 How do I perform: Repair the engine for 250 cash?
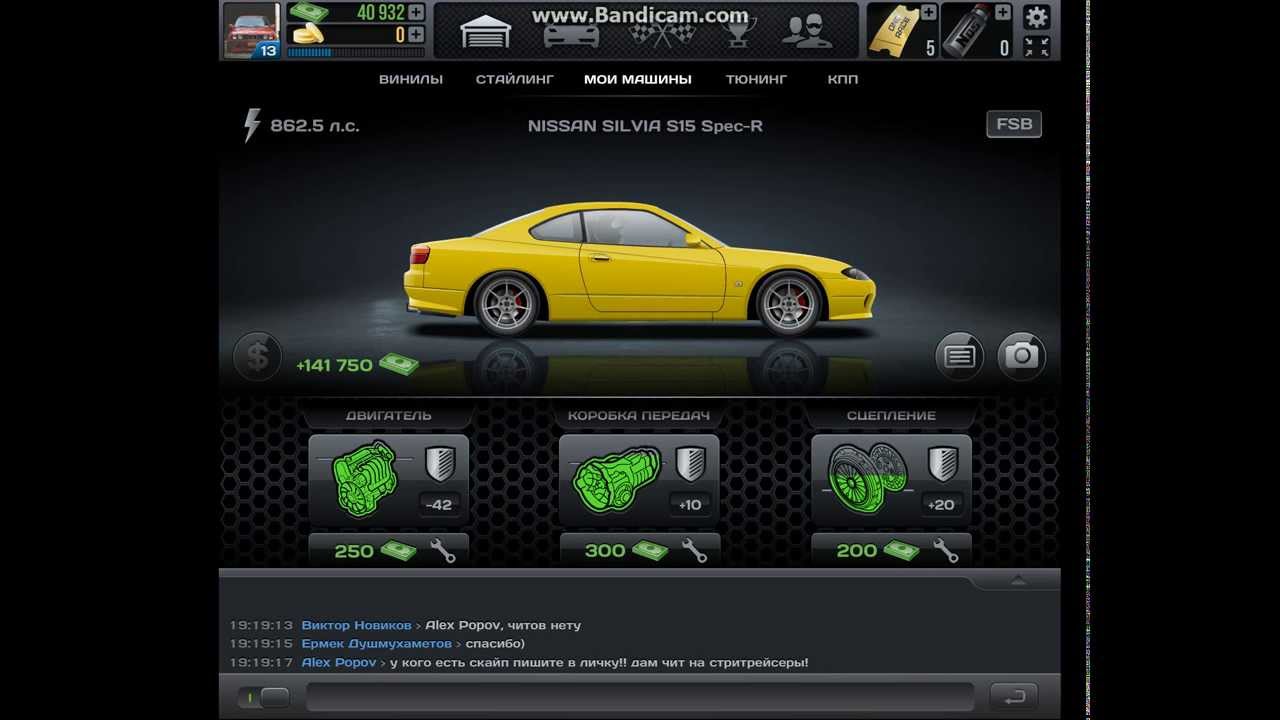click(x=388, y=550)
